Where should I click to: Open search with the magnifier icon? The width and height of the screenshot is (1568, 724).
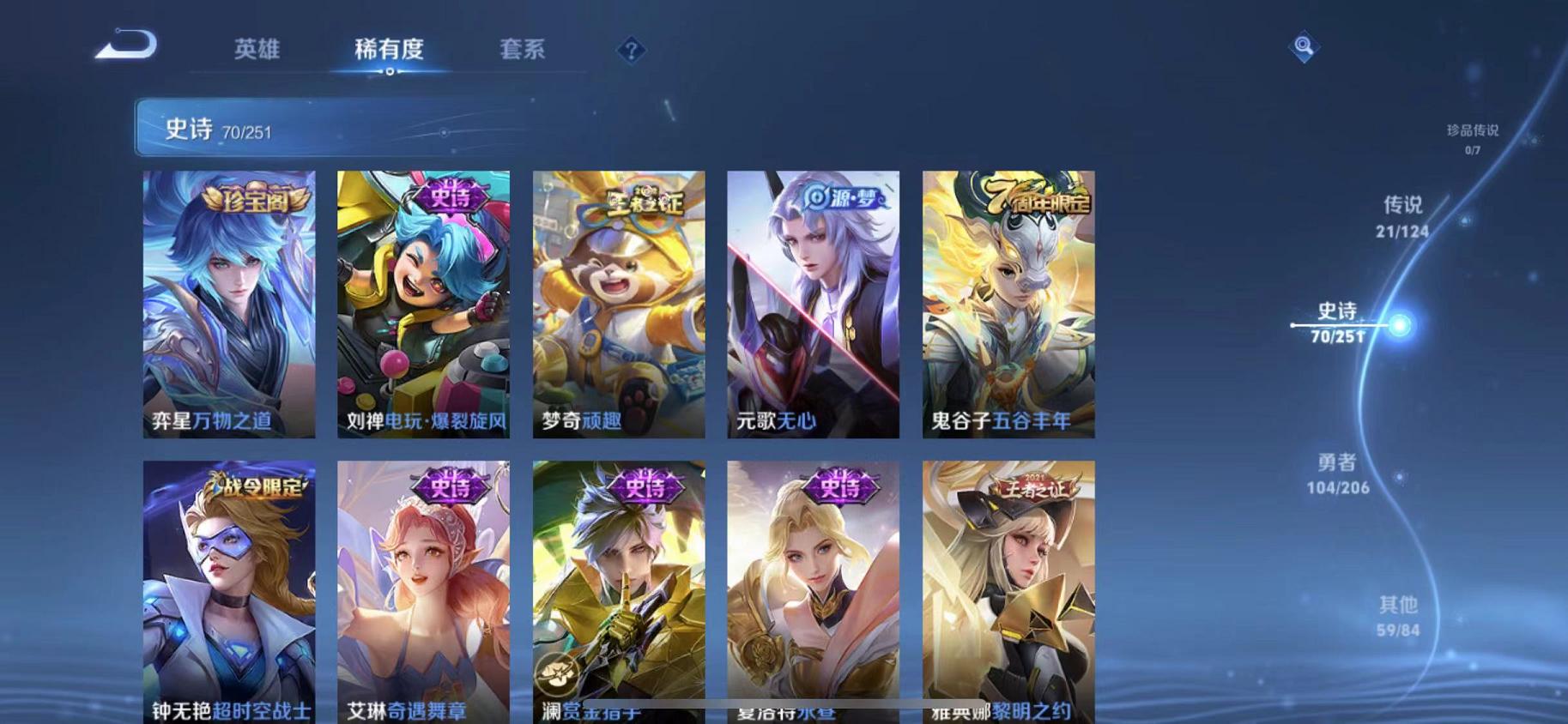click(1304, 45)
